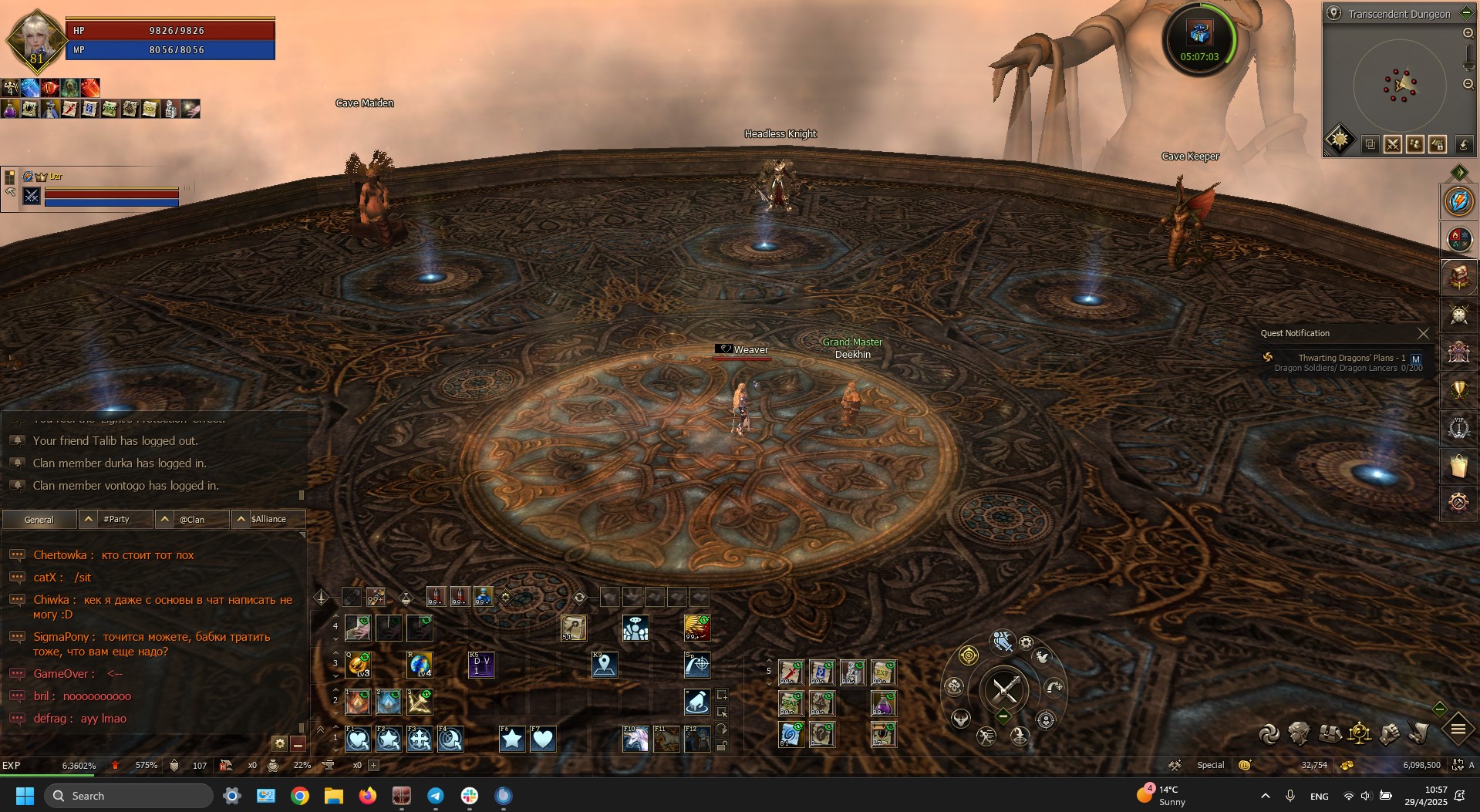Image resolution: width=1480 pixels, height=812 pixels.
Task: Open chat settings gear button
Action: (279, 743)
